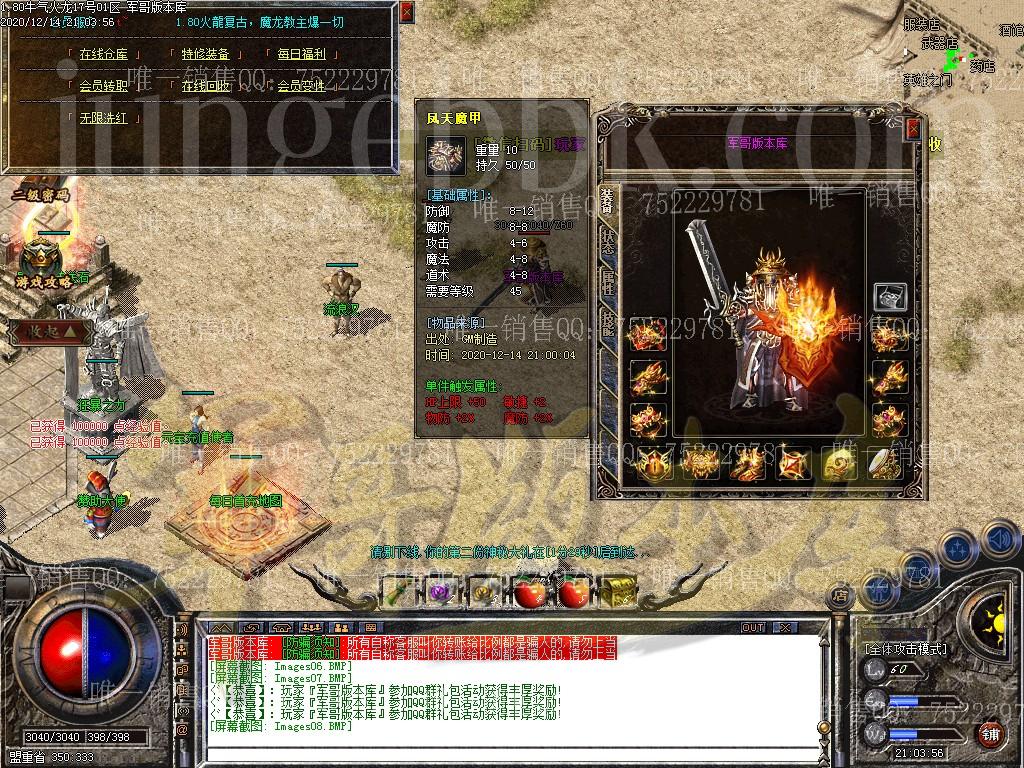Click the OUT button above the chat
The image size is (1024, 768).
tap(752, 628)
